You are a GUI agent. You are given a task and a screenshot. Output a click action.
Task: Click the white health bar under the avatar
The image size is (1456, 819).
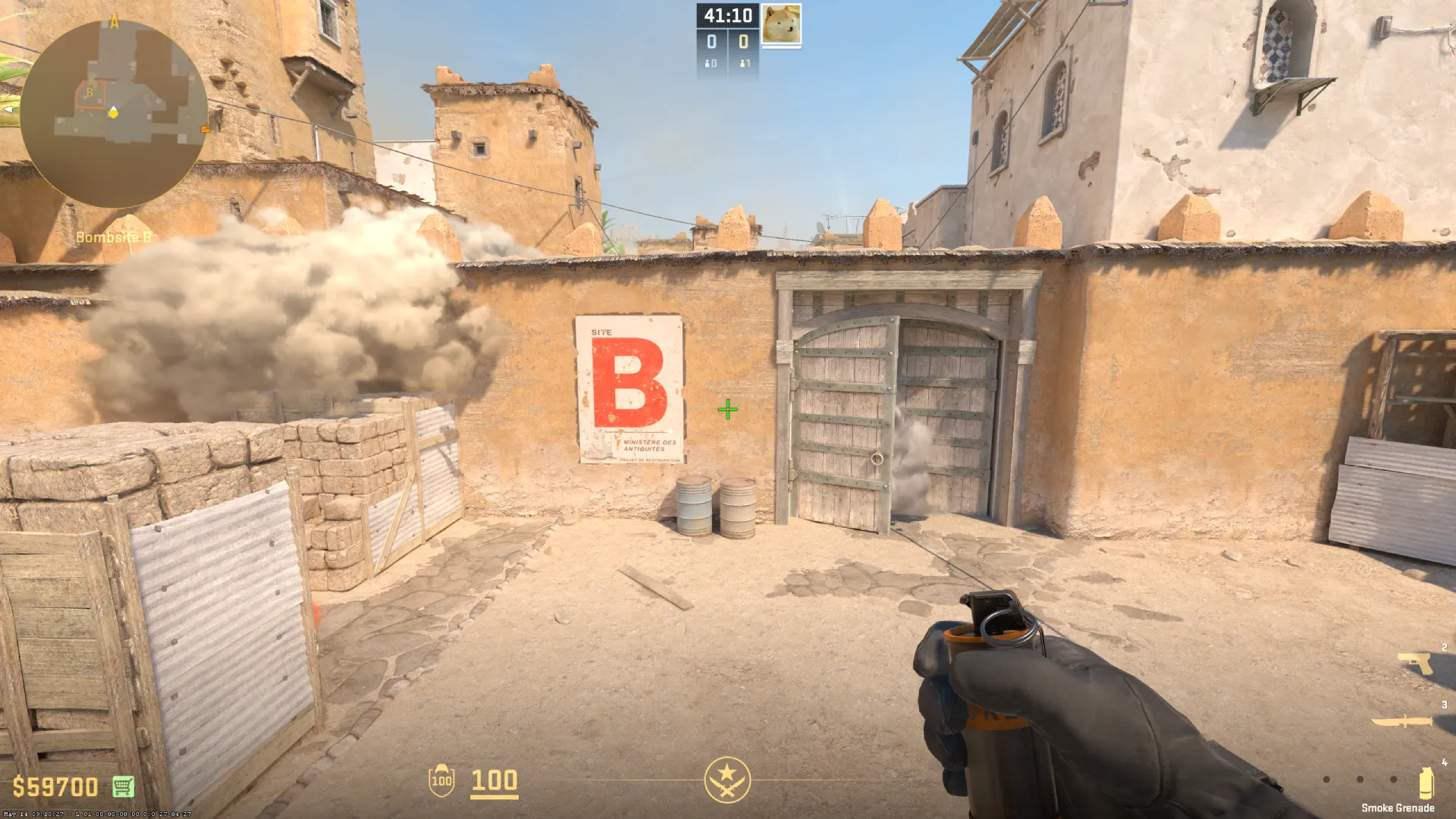click(x=782, y=49)
